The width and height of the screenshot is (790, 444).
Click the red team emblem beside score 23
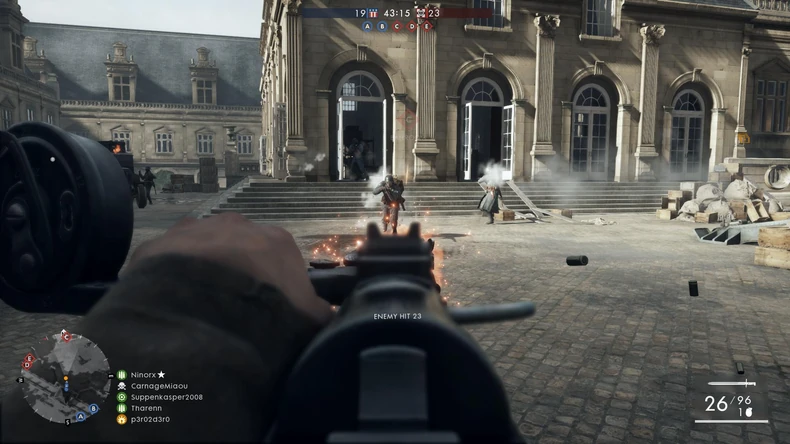tap(421, 13)
